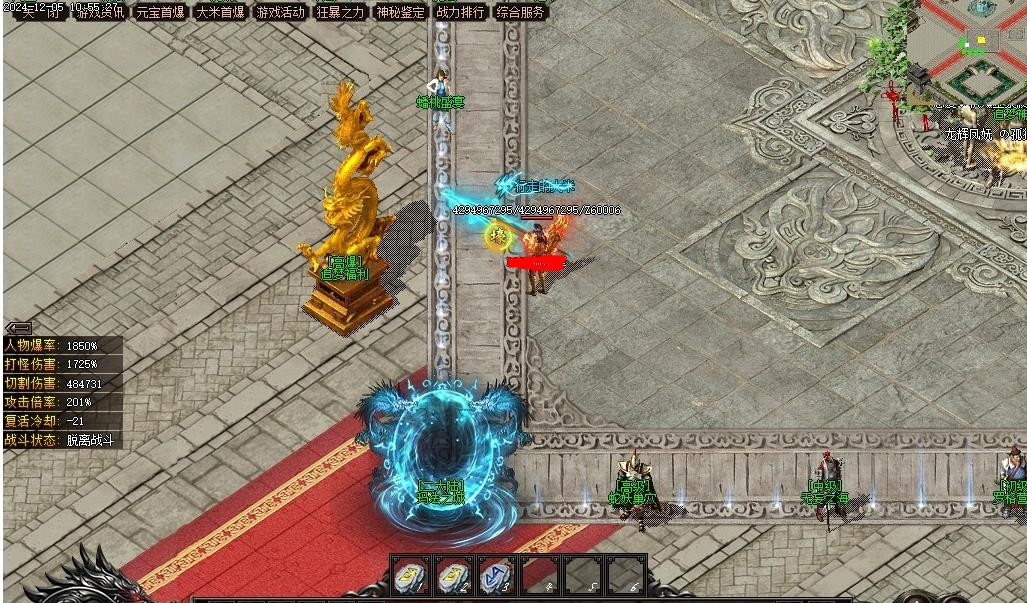Select the 大米首爆 menu button
This screenshot has width=1027, height=603.
(220, 12)
